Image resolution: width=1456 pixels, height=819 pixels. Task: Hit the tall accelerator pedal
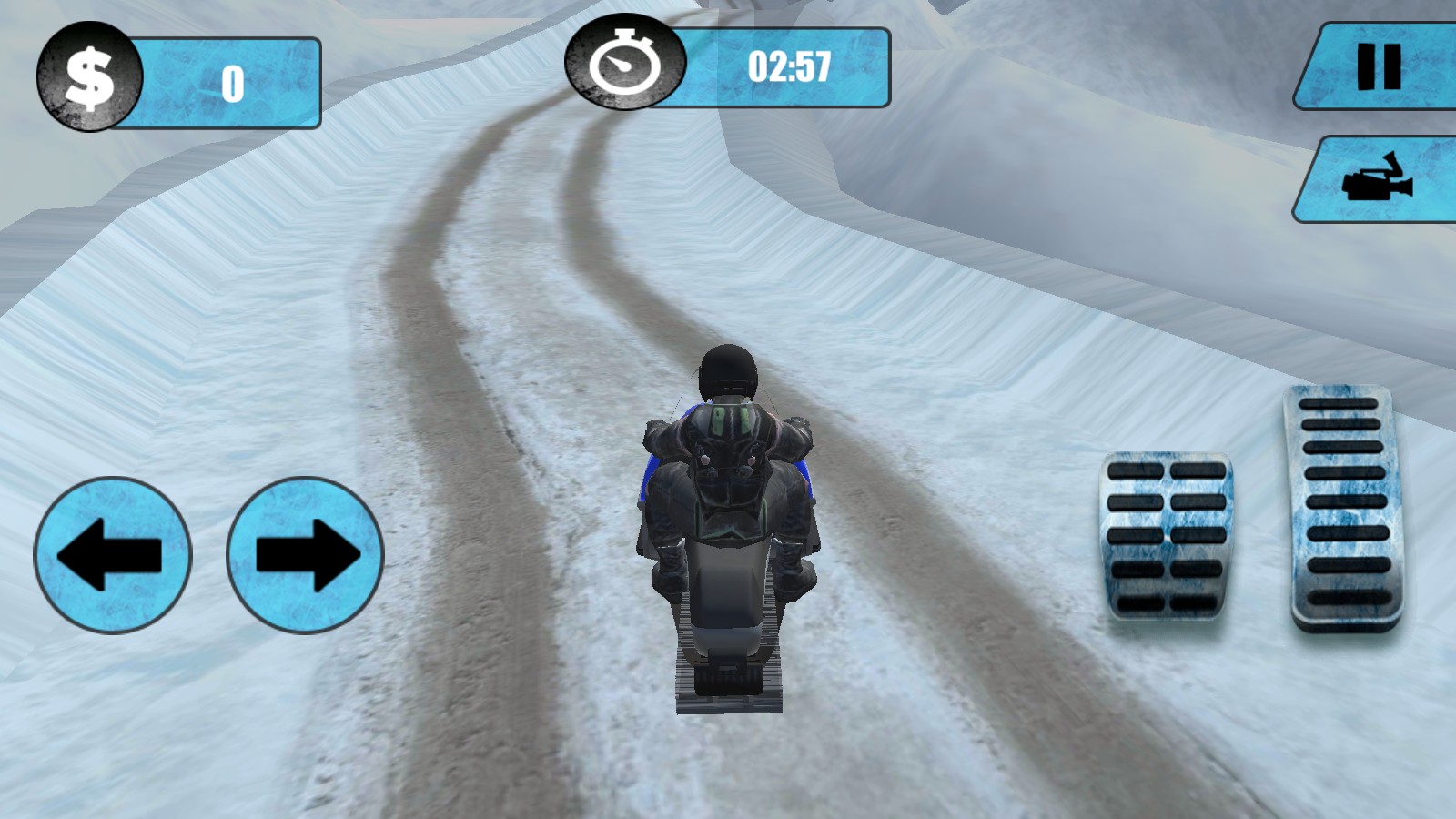[x=1346, y=508]
